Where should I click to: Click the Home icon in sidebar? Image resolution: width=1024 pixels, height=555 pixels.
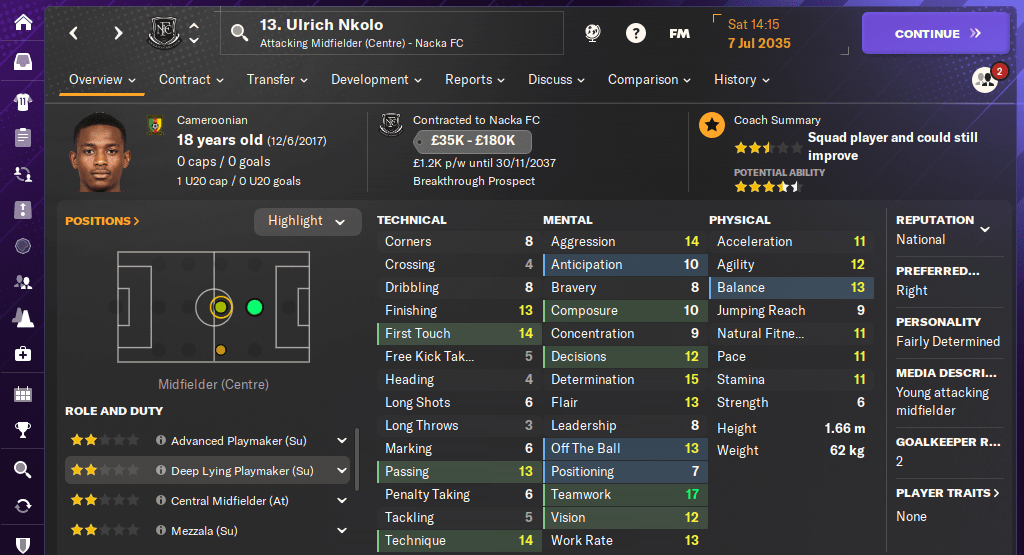click(22, 22)
